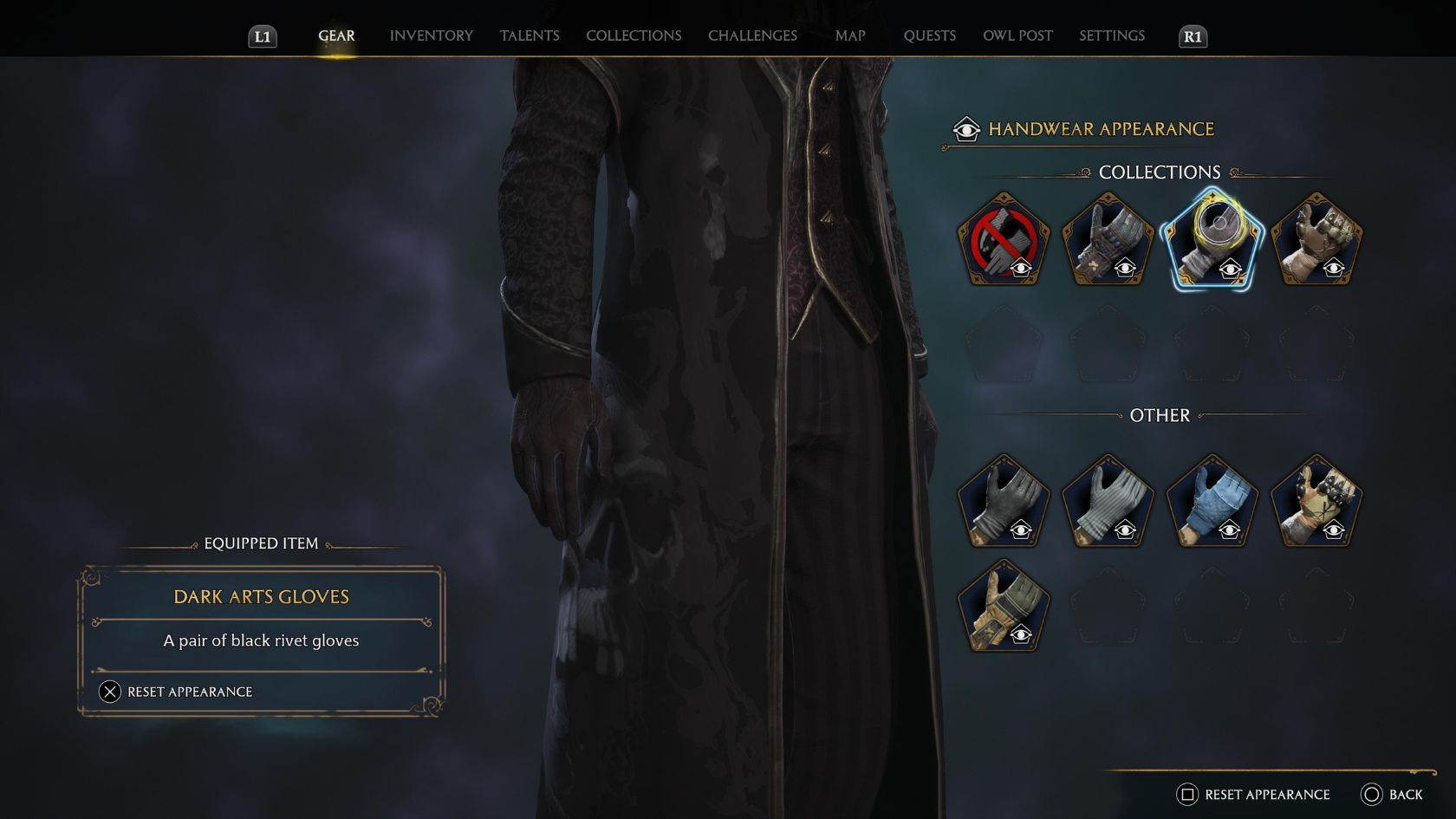Open the Owl Post tab
The height and width of the screenshot is (819, 1456).
1017,36
